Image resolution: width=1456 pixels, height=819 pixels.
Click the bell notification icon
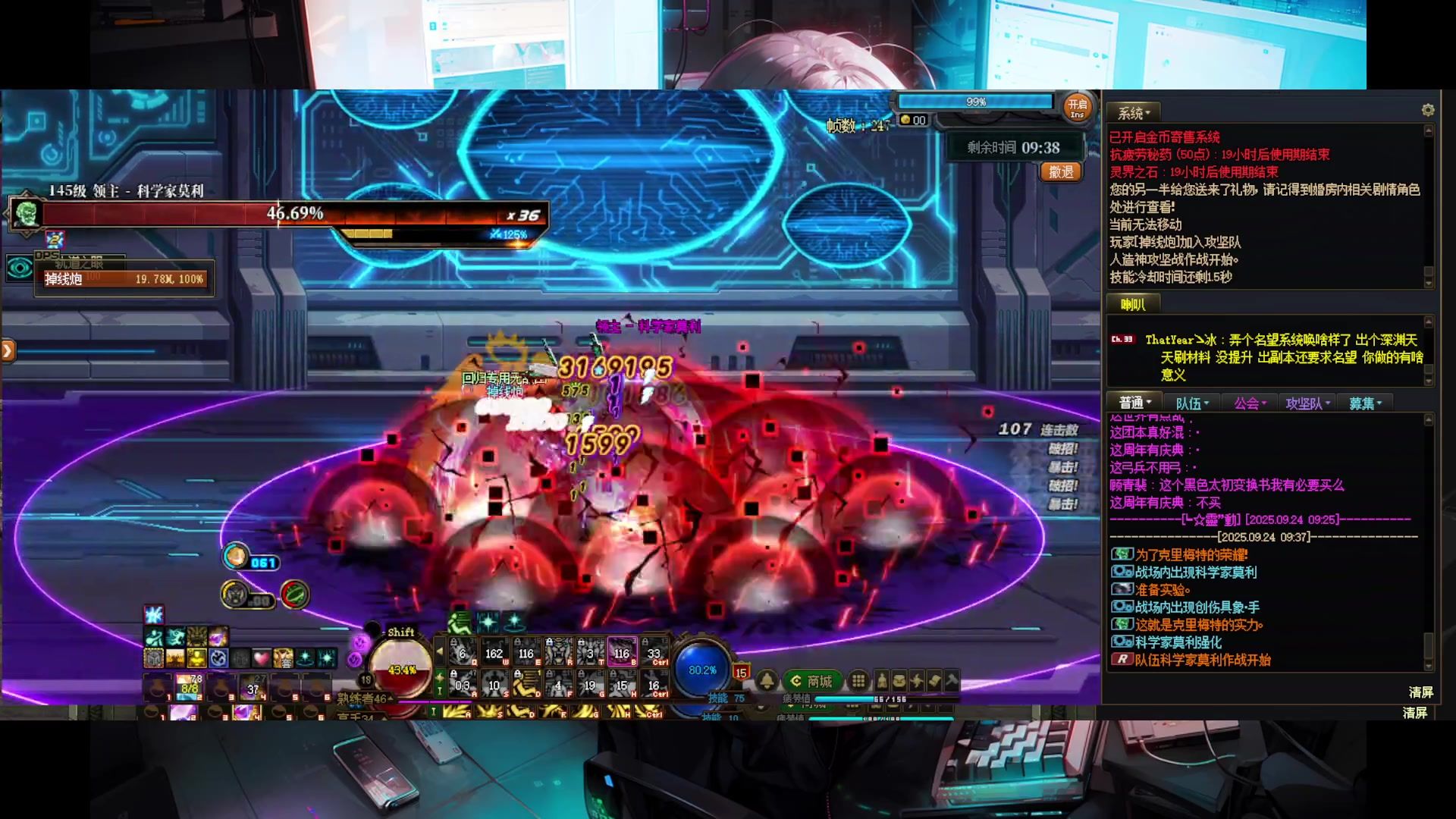point(767,680)
